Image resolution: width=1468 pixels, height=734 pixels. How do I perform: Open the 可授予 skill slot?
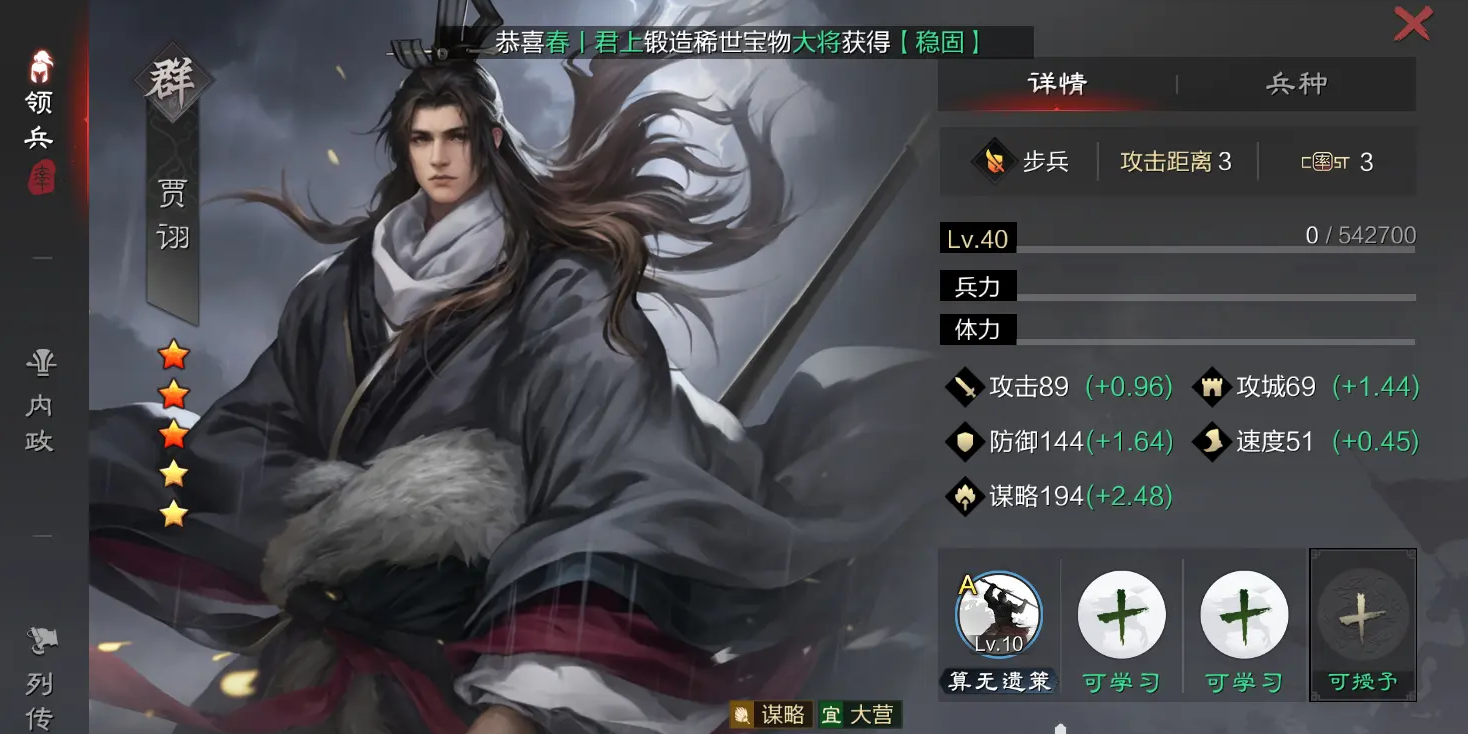click(1362, 615)
